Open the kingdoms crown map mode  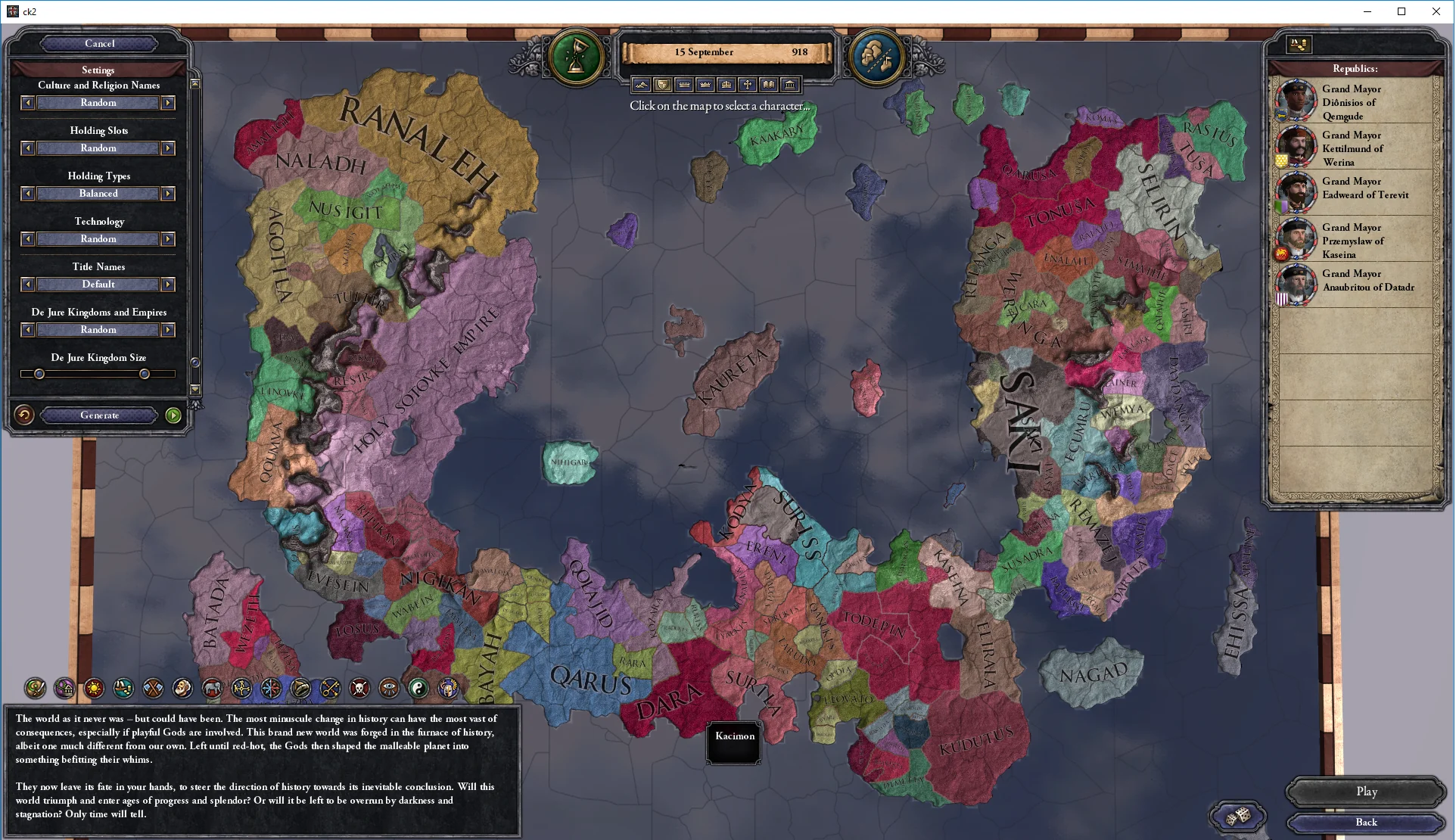pos(705,84)
